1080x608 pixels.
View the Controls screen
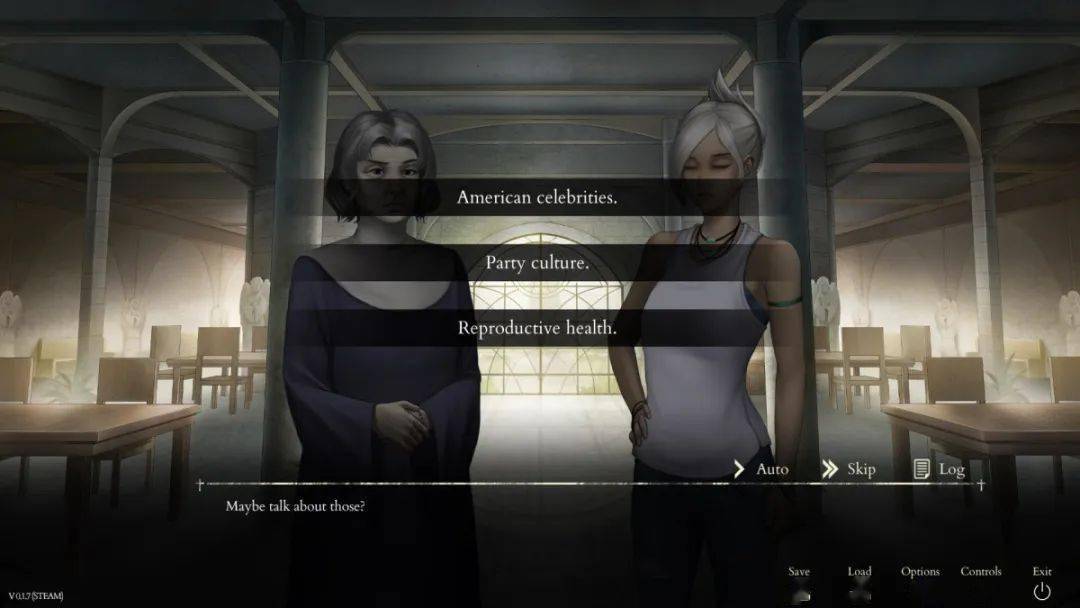[x=981, y=573]
